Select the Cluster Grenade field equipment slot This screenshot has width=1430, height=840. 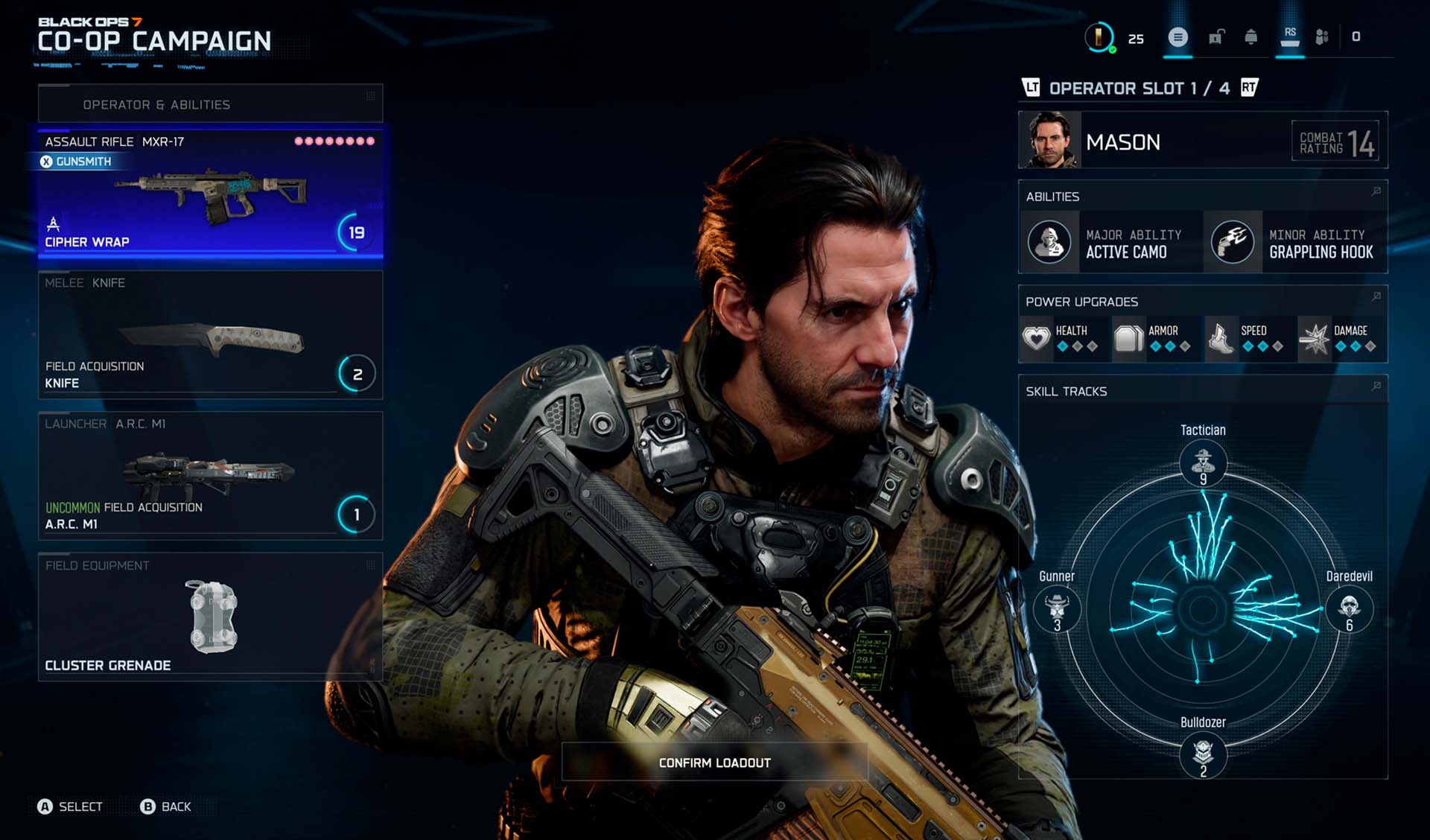click(x=211, y=617)
